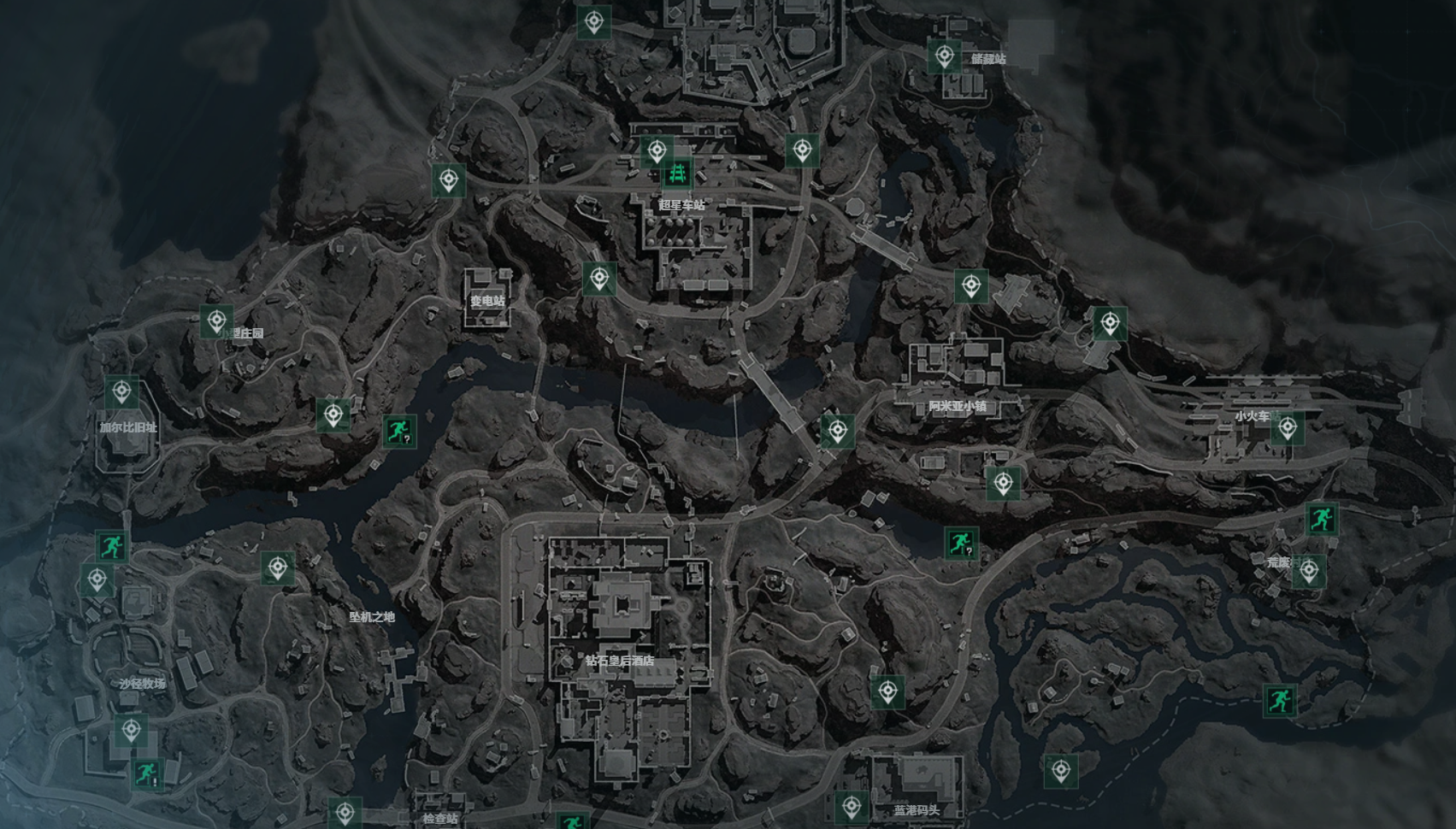Click the spawn marker beside the 储藏站 label

944,56
